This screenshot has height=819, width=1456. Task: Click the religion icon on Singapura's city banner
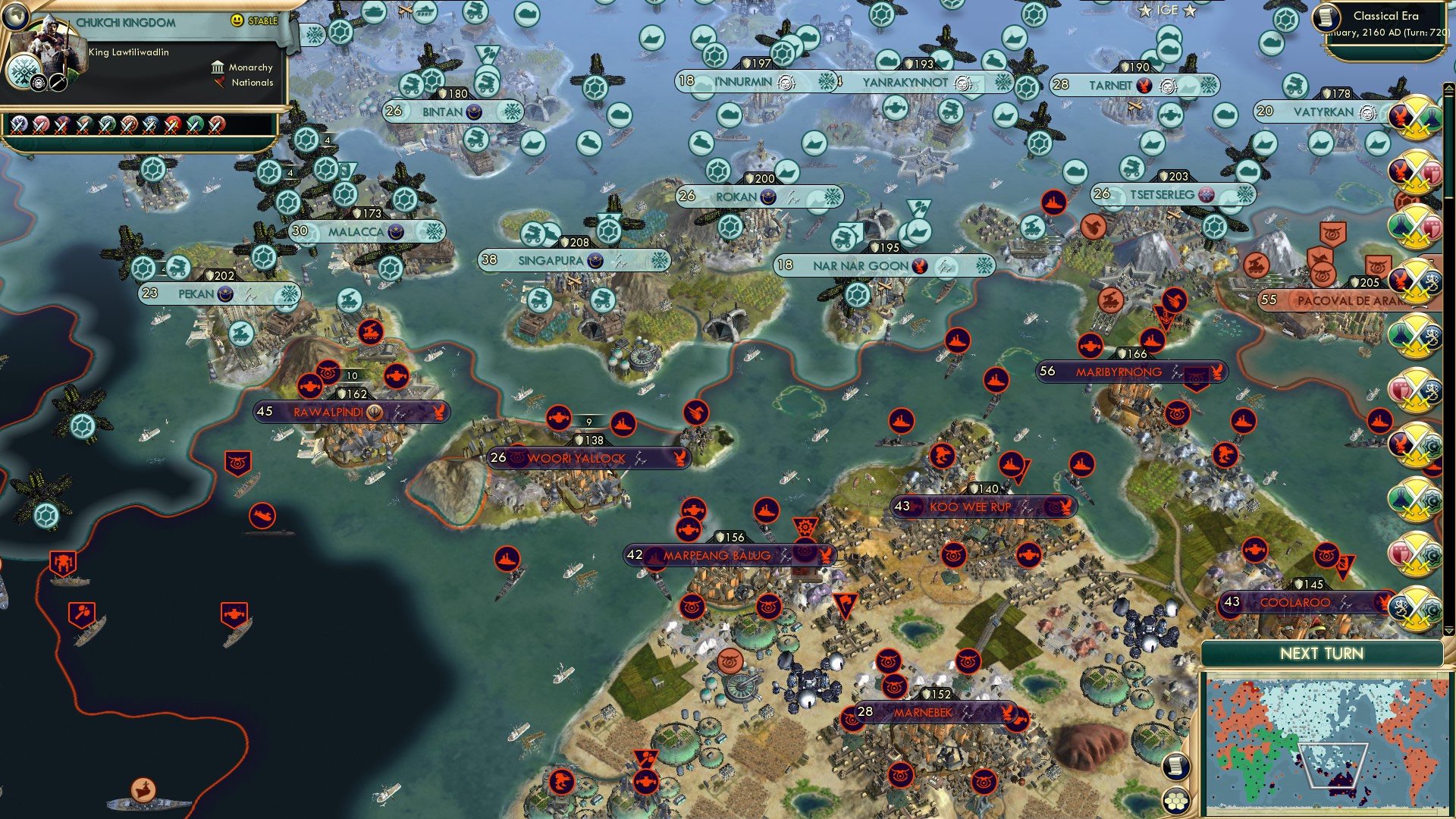pos(596,261)
